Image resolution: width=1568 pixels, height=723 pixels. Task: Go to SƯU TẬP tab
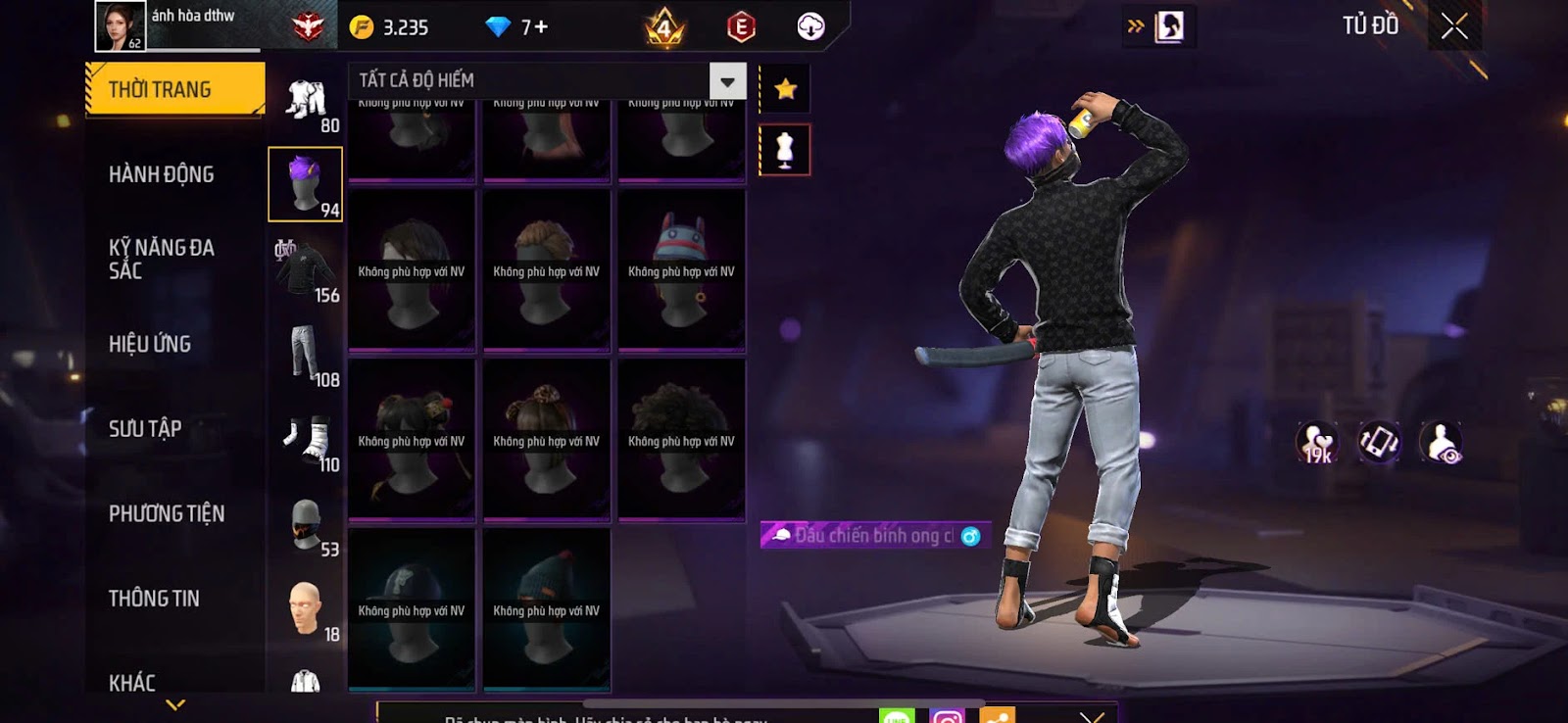[x=145, y=428]
